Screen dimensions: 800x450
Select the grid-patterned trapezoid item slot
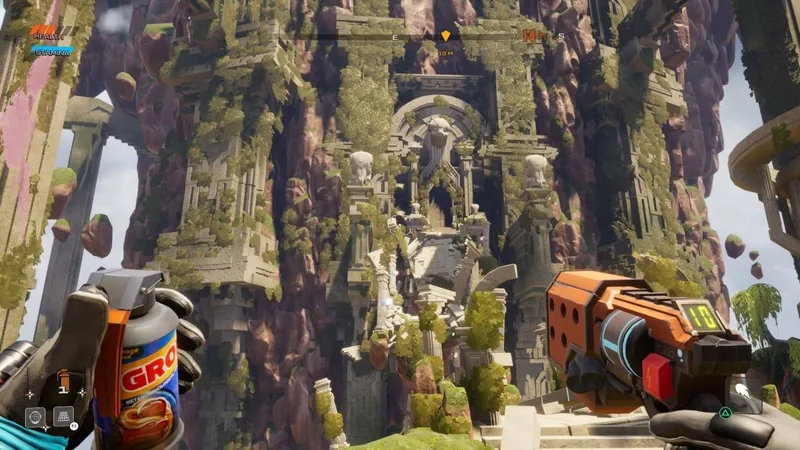[63, 416]
